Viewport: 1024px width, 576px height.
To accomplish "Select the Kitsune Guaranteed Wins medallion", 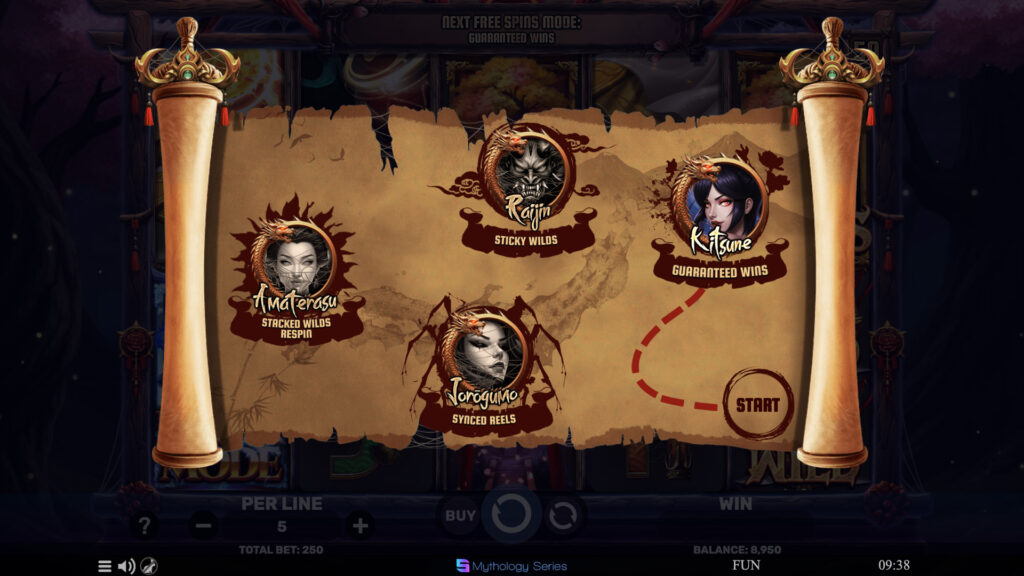I will pyautogui.click(x=719, y=200).
